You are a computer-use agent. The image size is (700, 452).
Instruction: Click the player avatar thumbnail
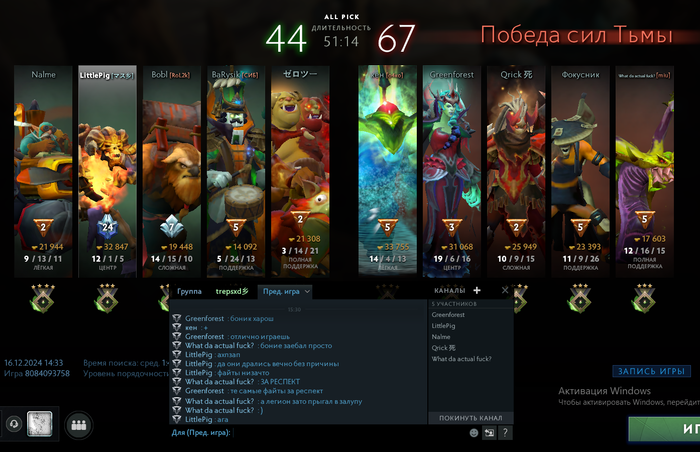click(x=39, y=424)
